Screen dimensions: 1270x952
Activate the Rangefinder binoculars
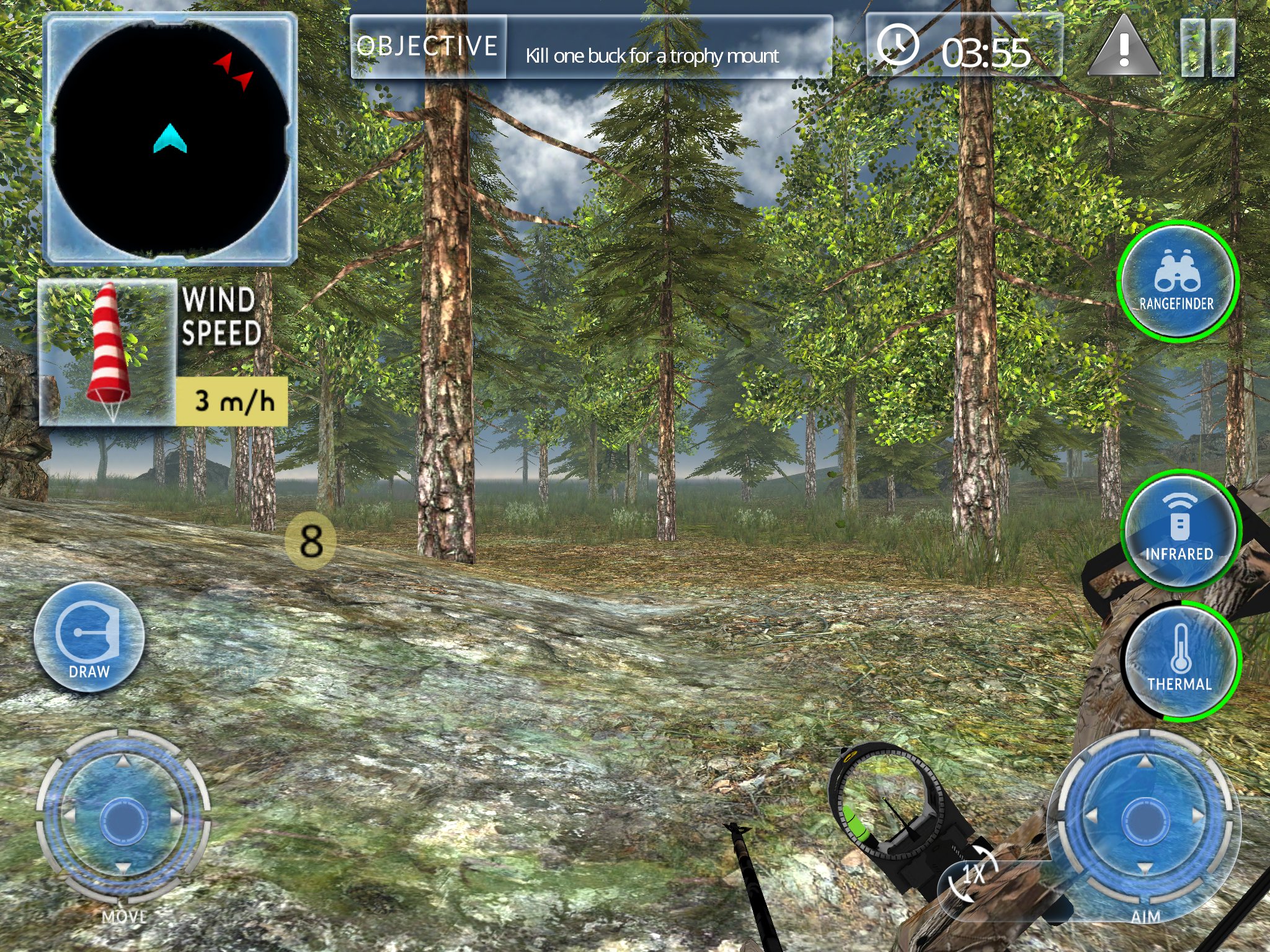click(1177, 281)
